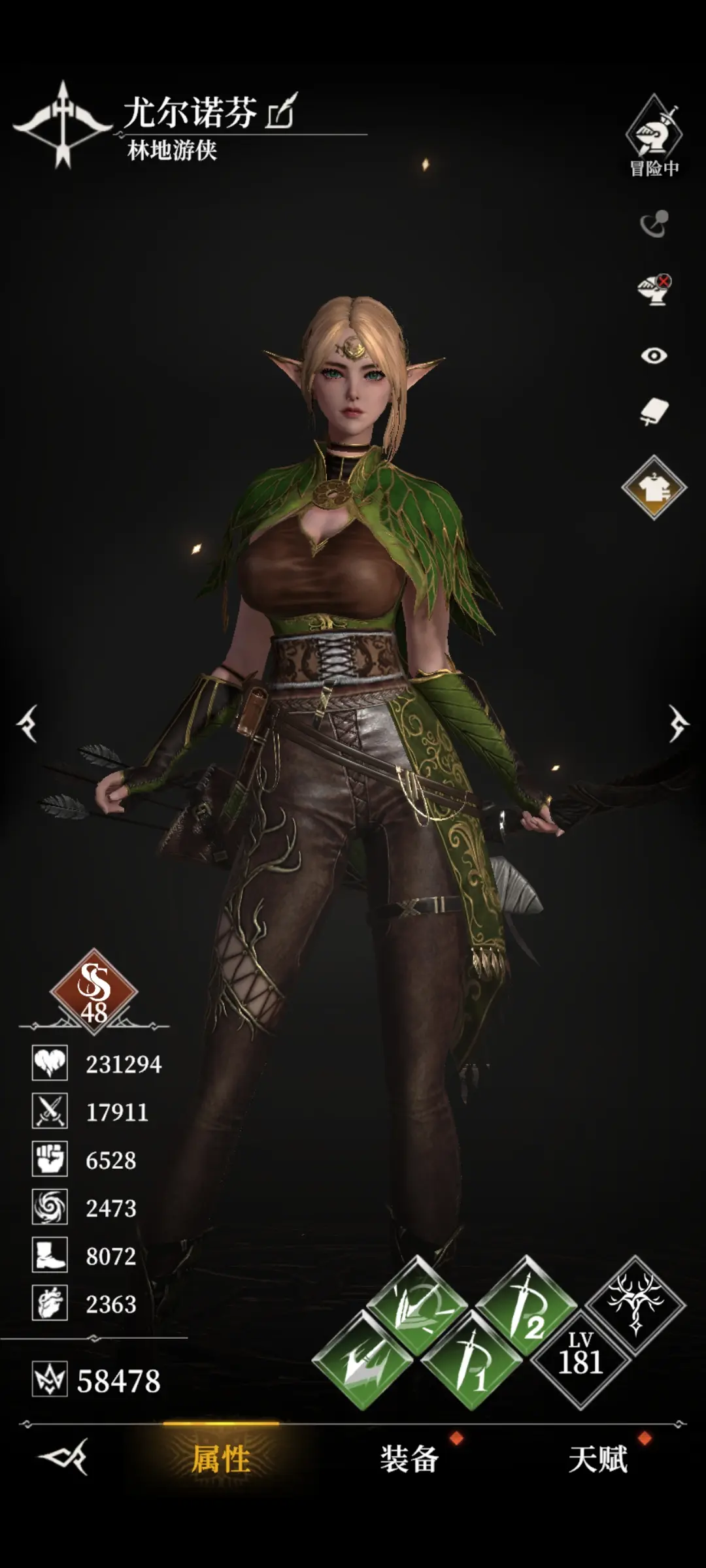Go back using the bottom-left return arrow
The image size is (706, 1568).
click(63, 1456)
